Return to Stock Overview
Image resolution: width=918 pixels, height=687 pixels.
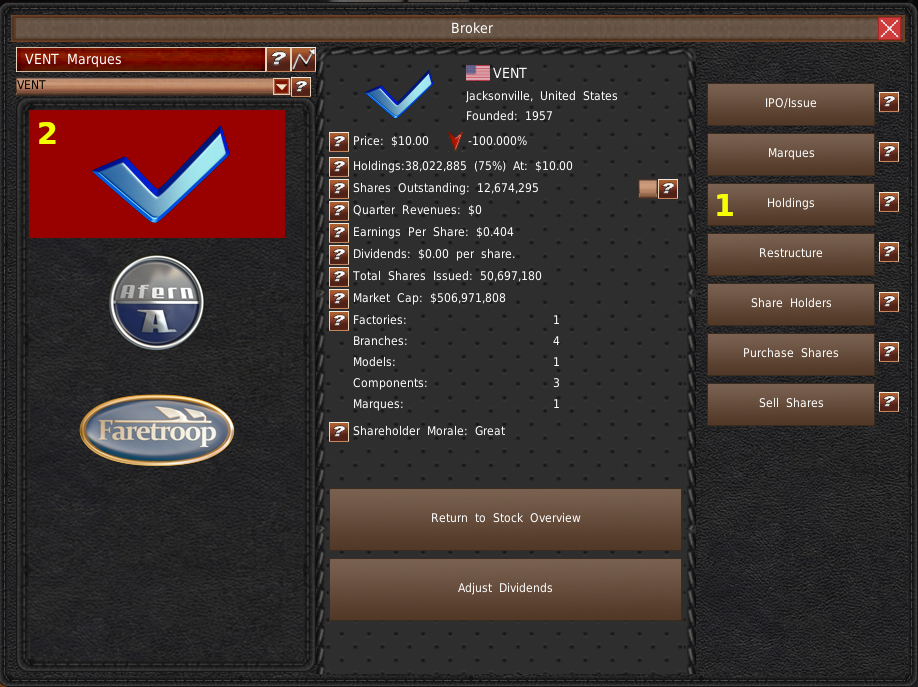[505, 518]
